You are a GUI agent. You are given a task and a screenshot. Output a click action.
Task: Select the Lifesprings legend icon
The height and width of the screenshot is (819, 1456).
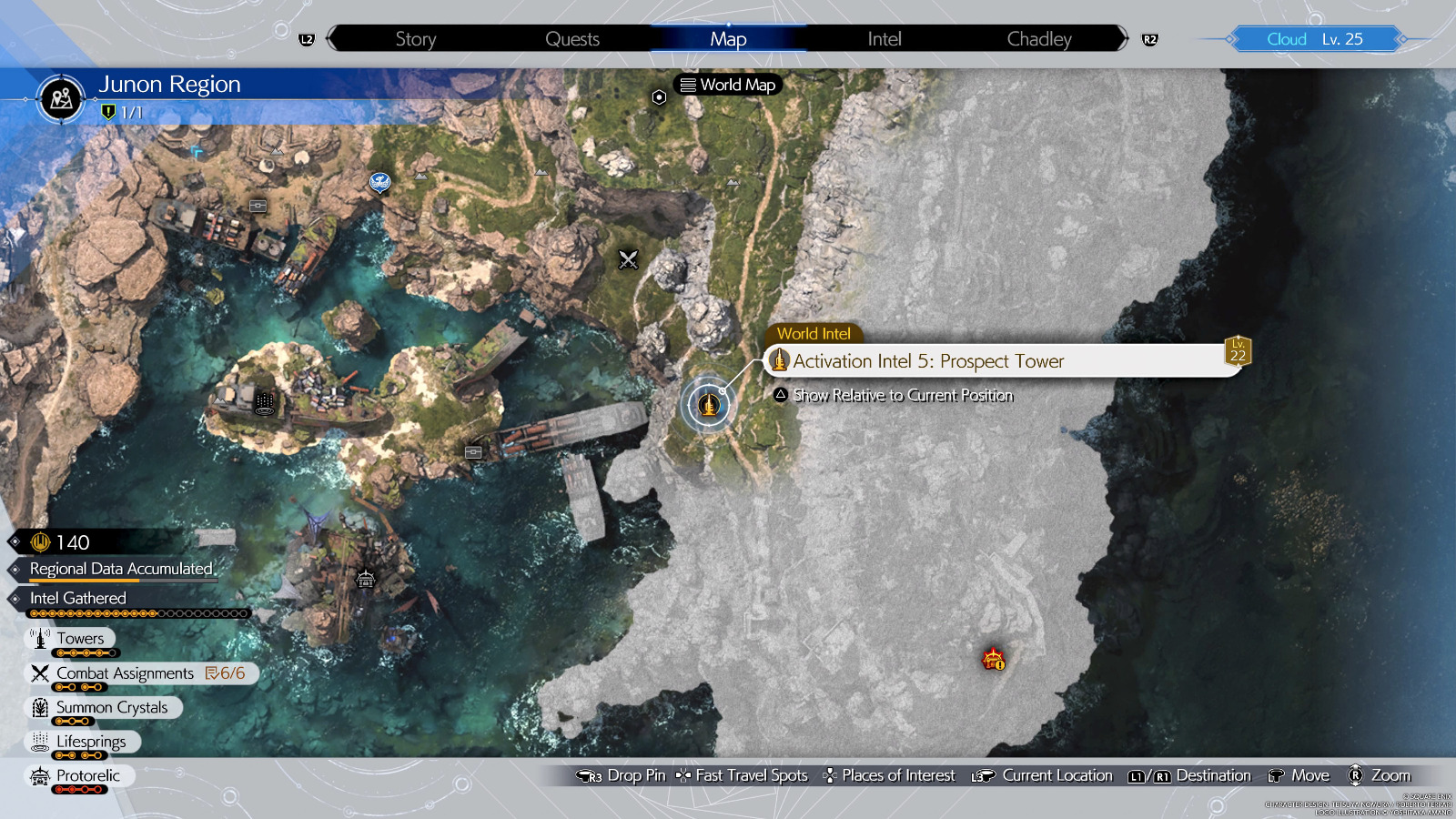point(38,742)
